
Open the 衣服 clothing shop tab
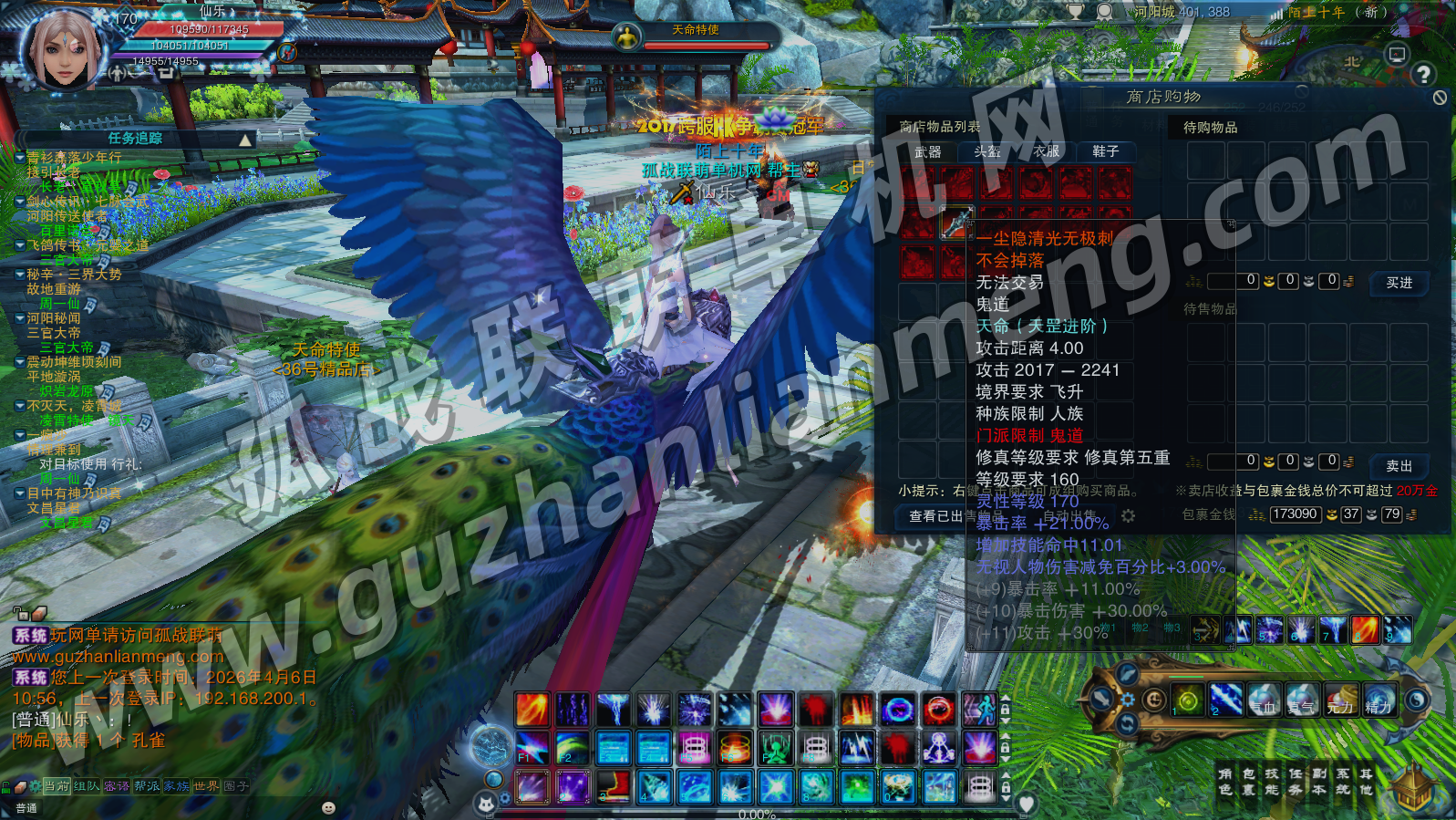tap(1046, 151)
